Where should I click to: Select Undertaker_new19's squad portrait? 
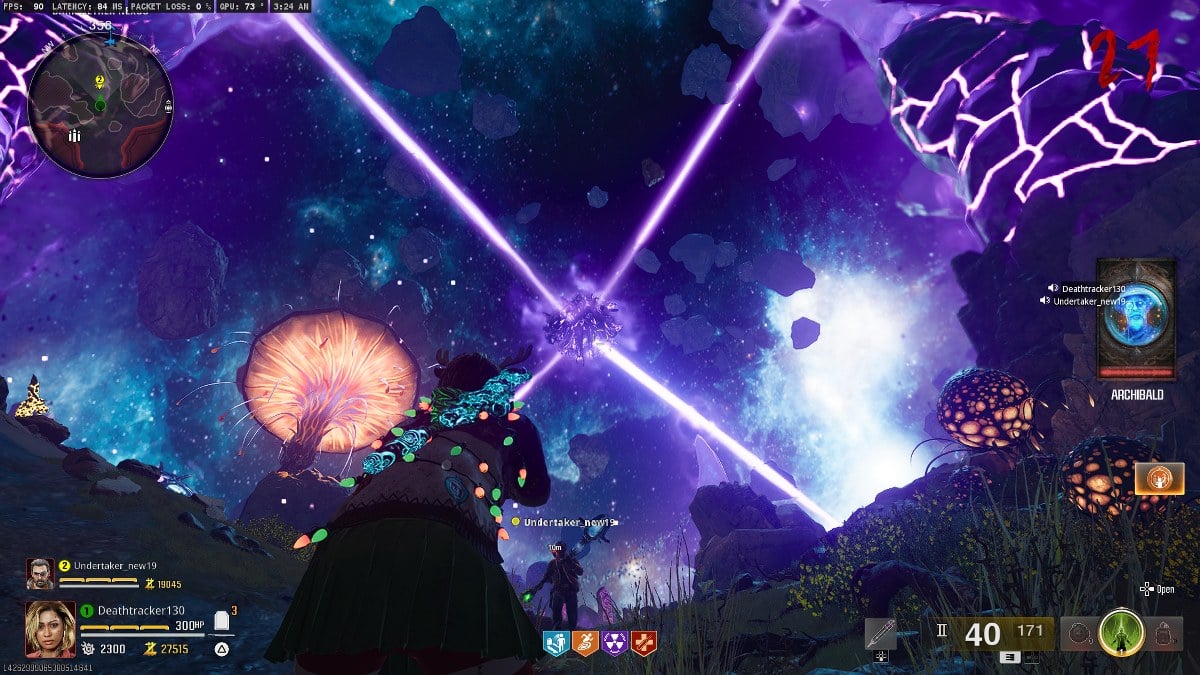pyautogui.click(x=40, y=573)
